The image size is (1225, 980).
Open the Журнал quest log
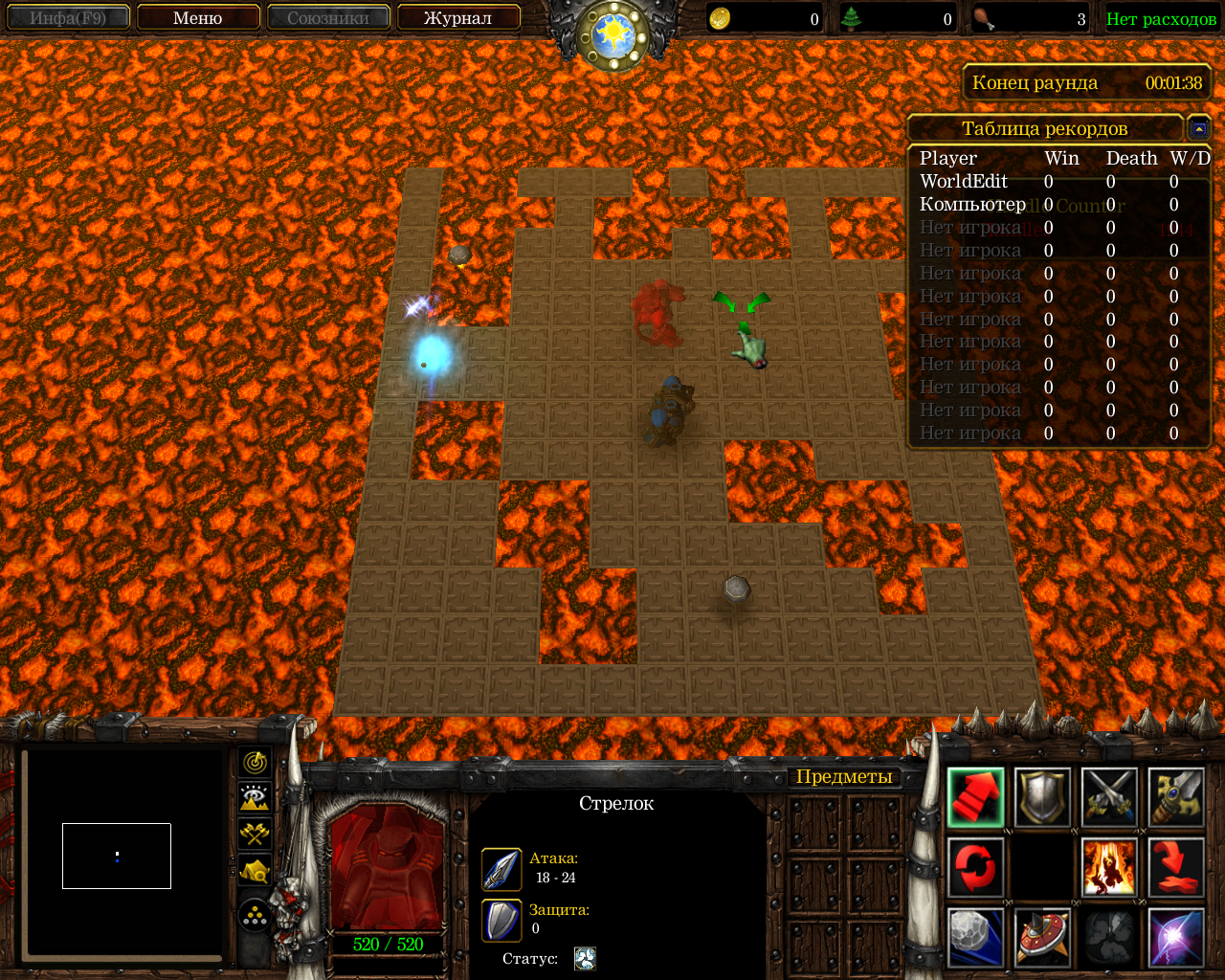click(x=457, y=18)
